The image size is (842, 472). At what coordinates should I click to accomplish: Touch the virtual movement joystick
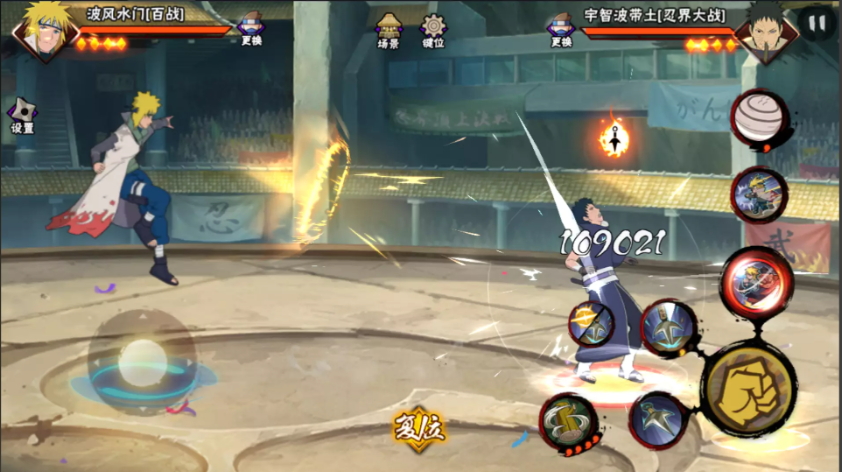pyautogui.click(x=142, y=357)
